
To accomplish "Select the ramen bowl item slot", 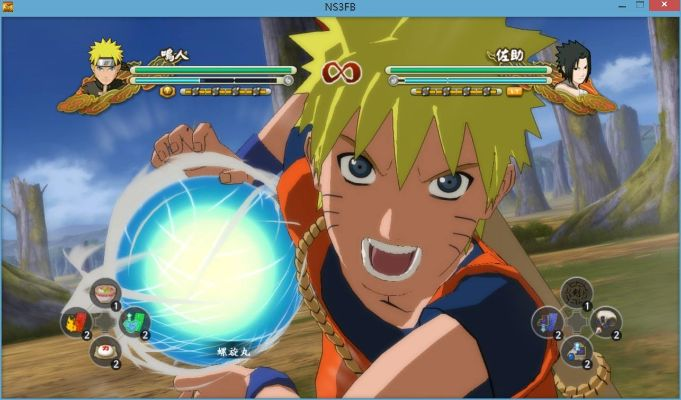I will 102,293.
